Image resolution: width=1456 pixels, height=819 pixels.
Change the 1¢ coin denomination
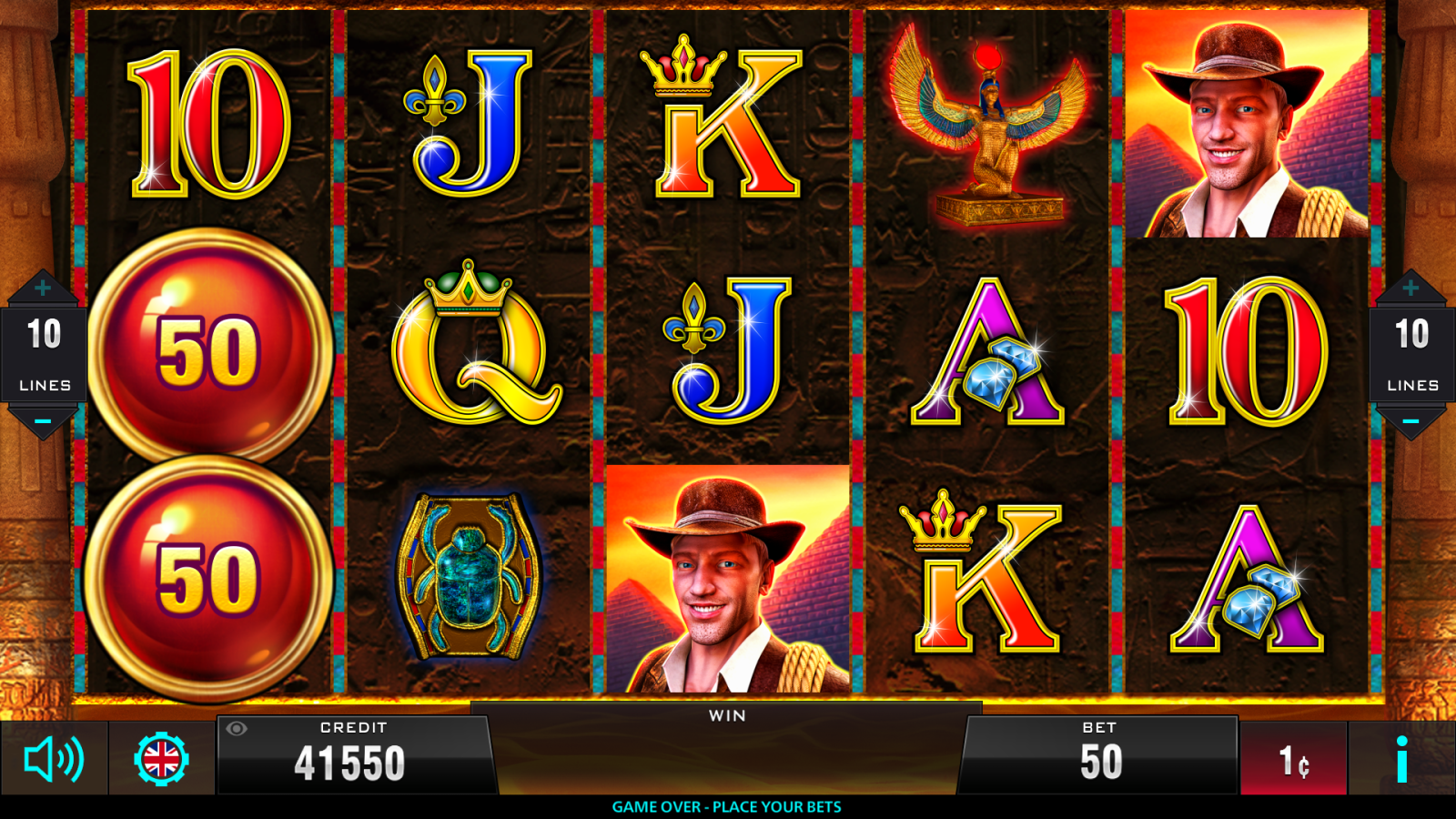tap(1293, 761)
